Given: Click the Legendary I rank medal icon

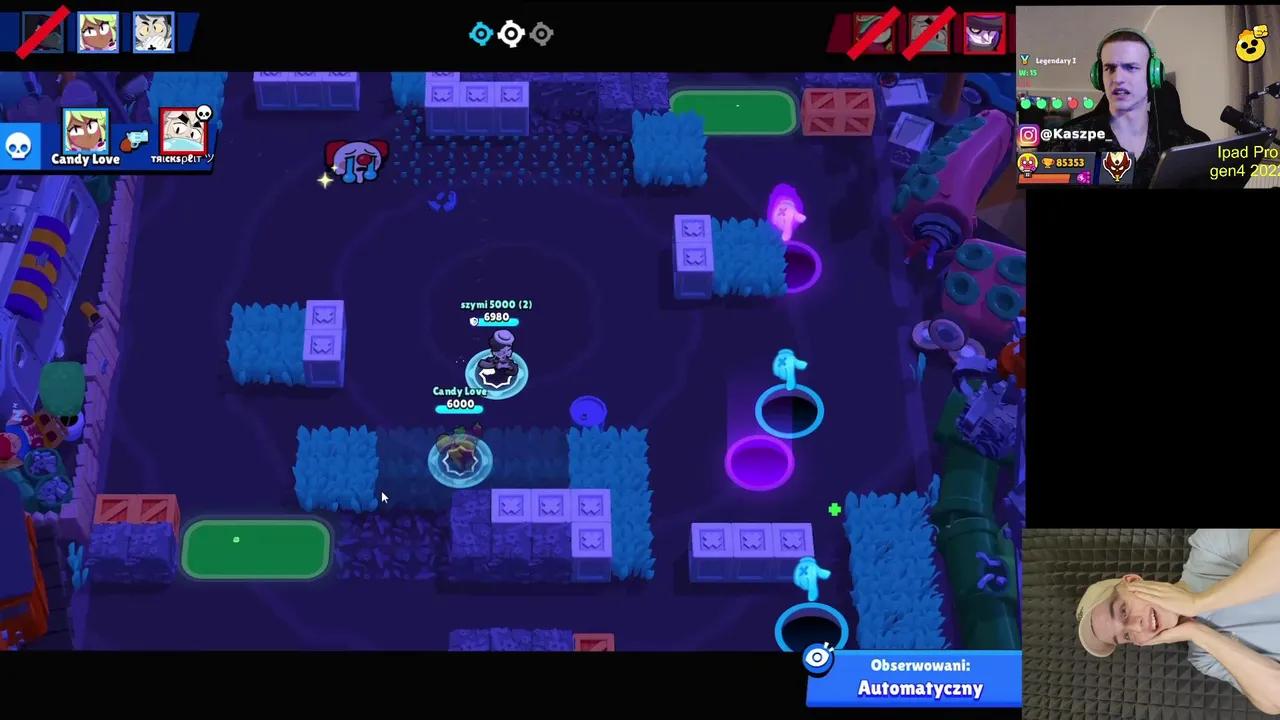Looking at the screenshot, I should 1025,59.
